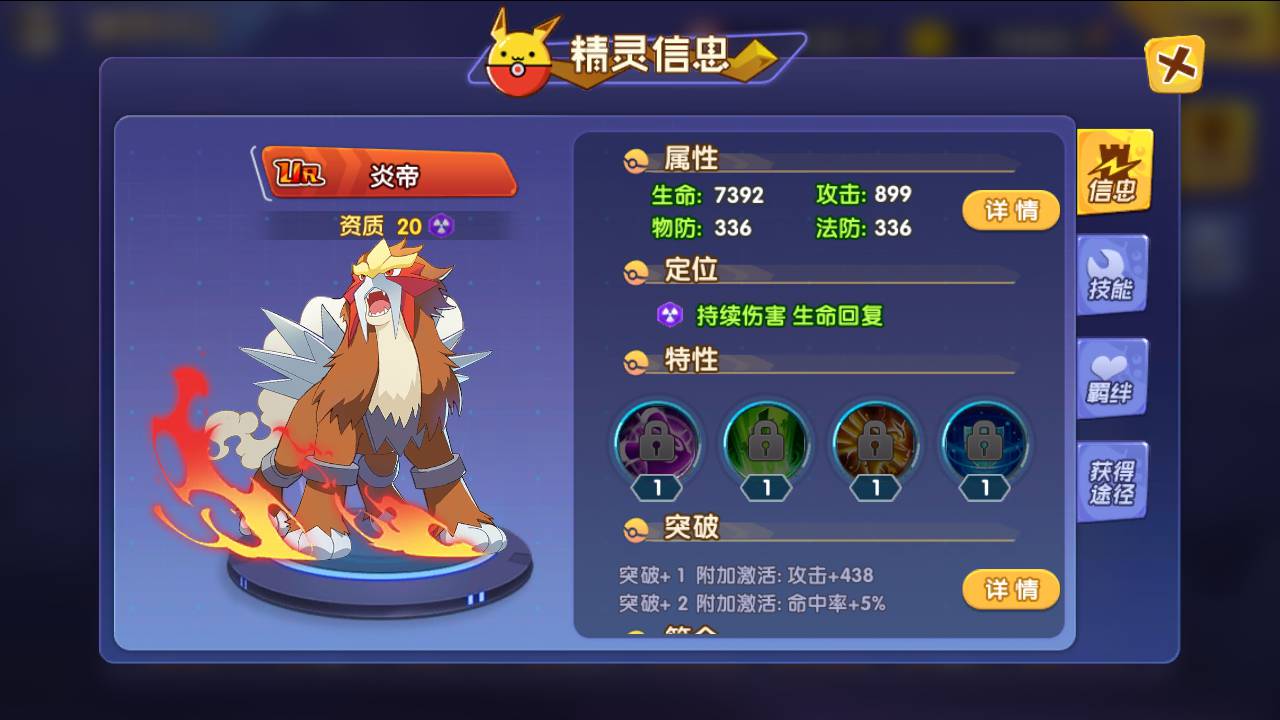1280x720 pixels.
Task: View 详情 for the 突破 bonuses
Action: pos(1010,590)
